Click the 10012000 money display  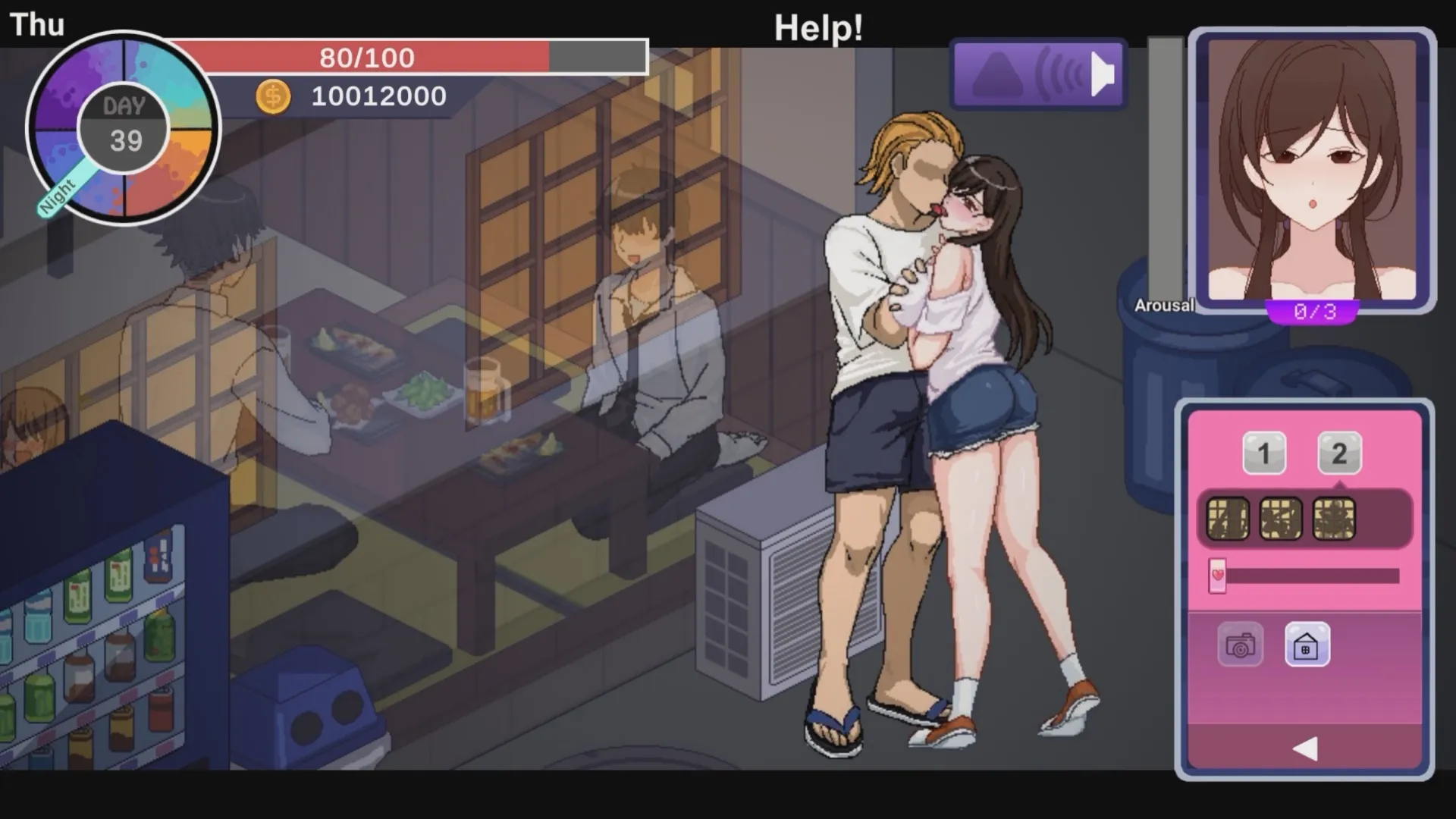pos(378,96)
